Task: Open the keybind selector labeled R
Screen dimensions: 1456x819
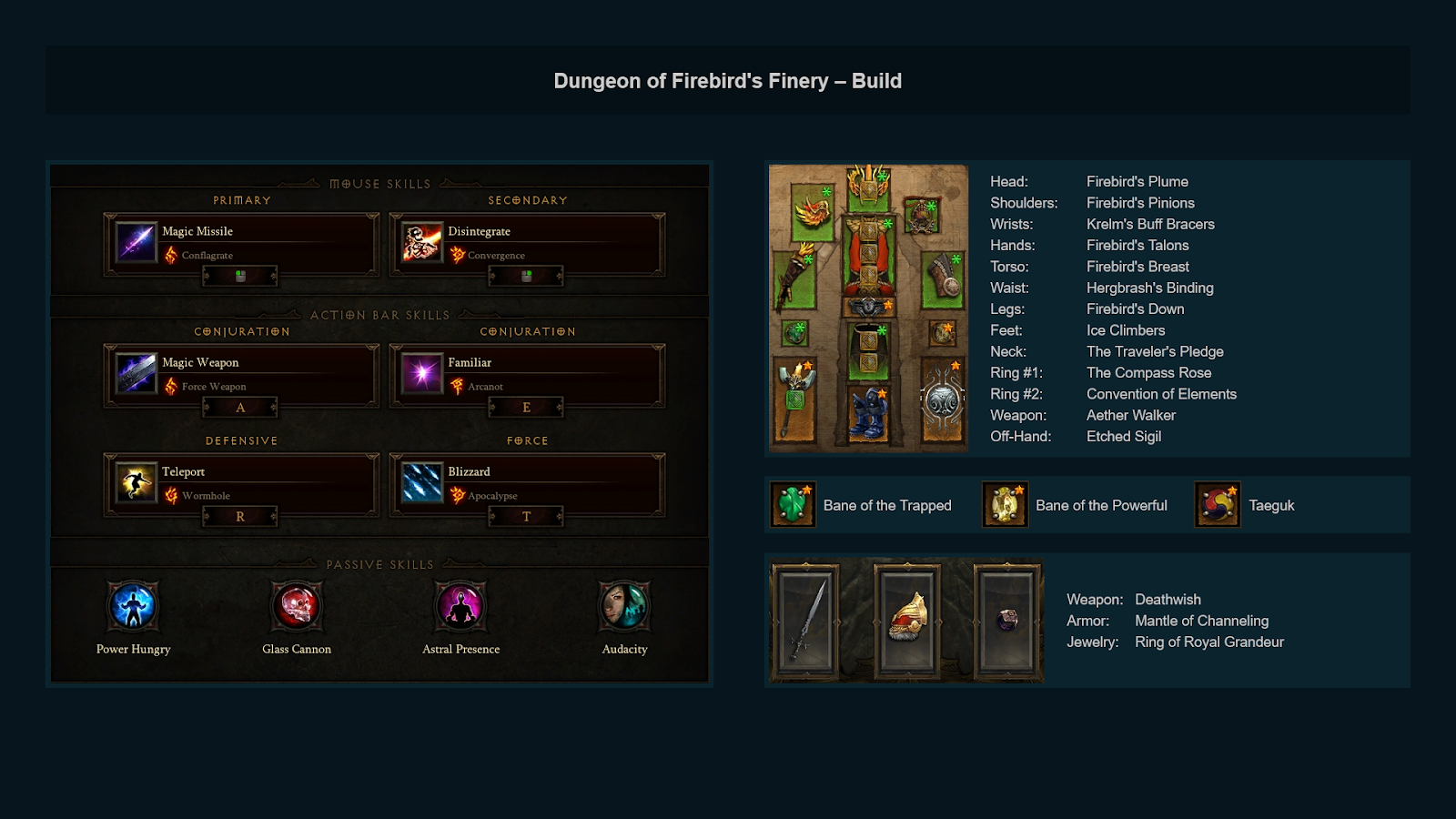Action: point(239,517)
